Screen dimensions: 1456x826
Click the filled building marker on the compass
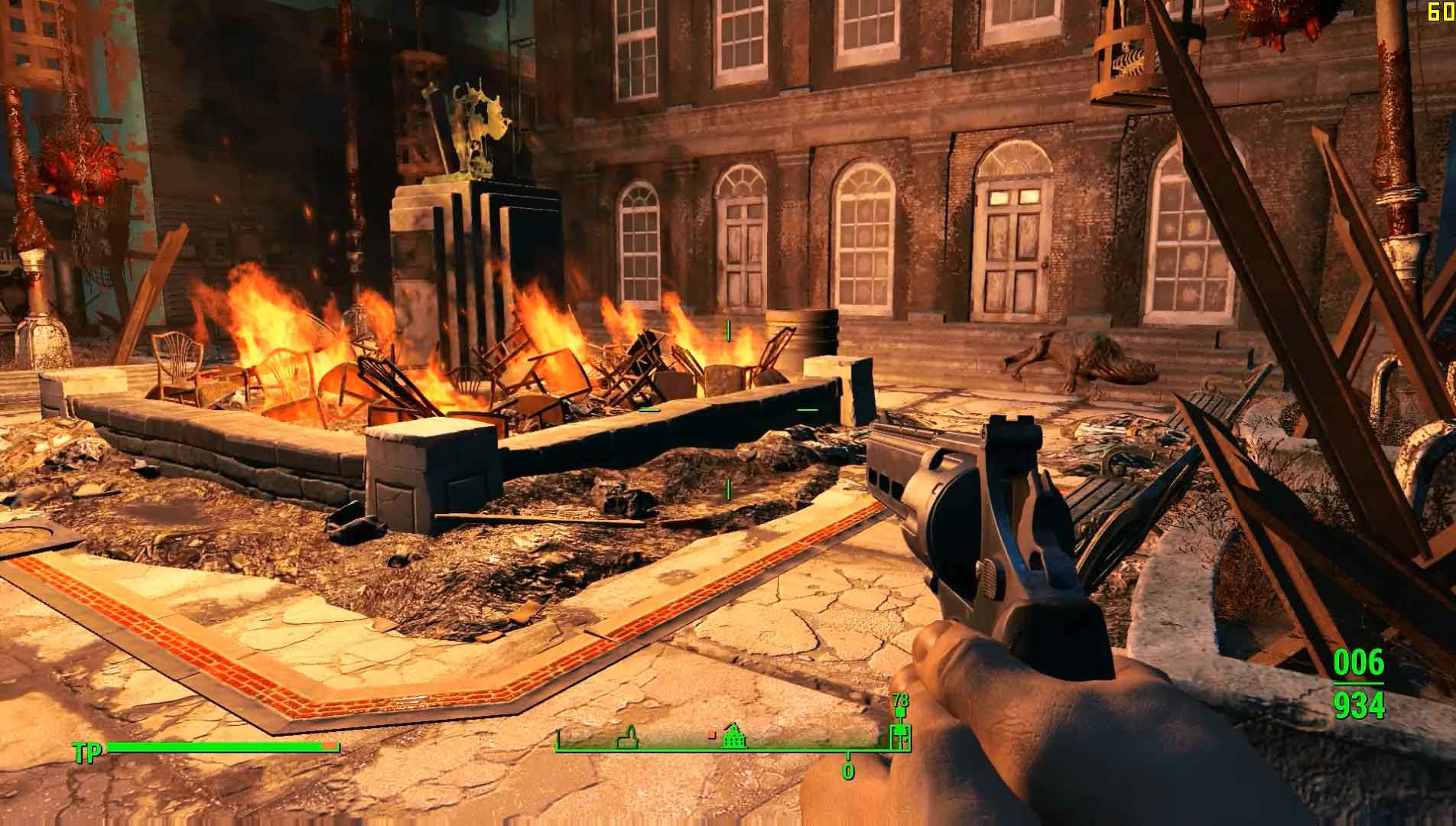tap(734, 739)
